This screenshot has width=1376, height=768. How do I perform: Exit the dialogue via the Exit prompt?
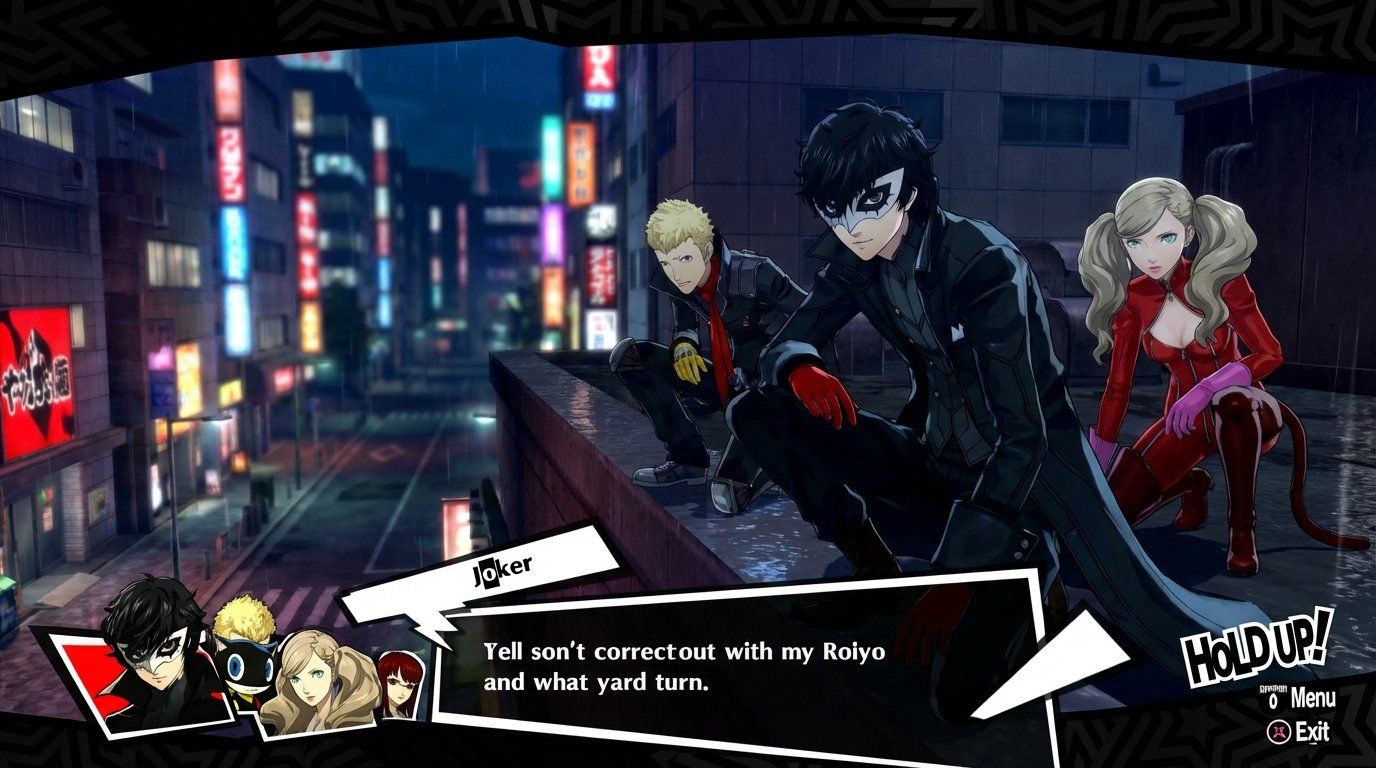(1313, 731)
